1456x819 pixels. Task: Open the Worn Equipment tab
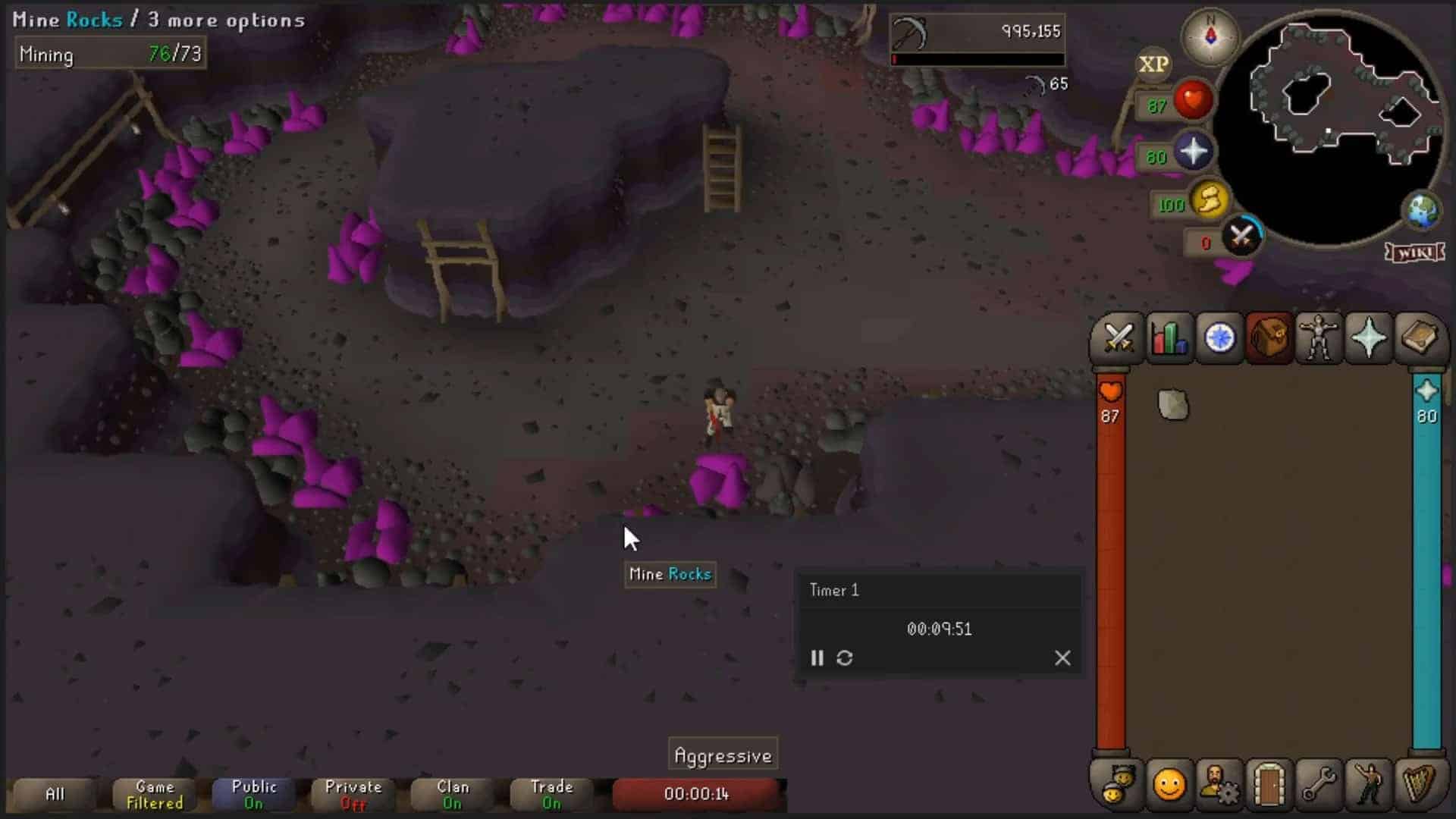point(1319,338)
